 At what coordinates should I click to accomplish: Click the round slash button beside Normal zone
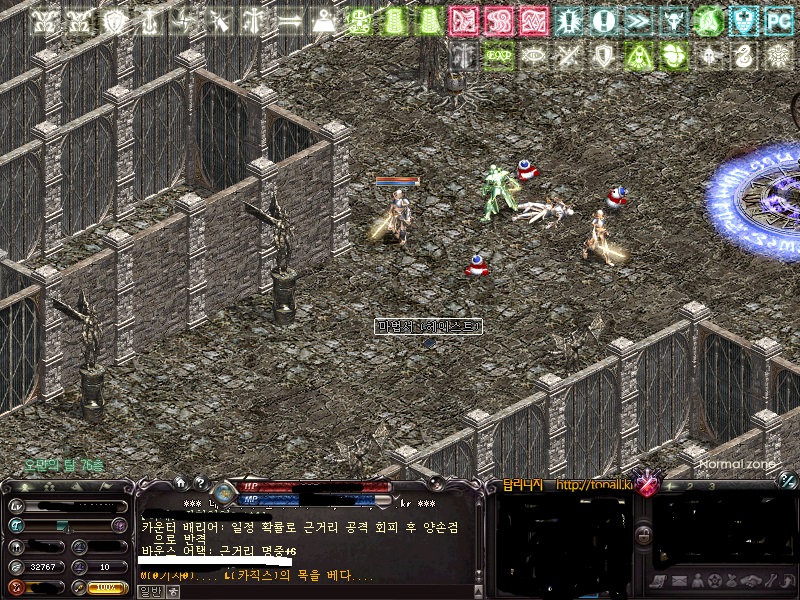[787, 479]
